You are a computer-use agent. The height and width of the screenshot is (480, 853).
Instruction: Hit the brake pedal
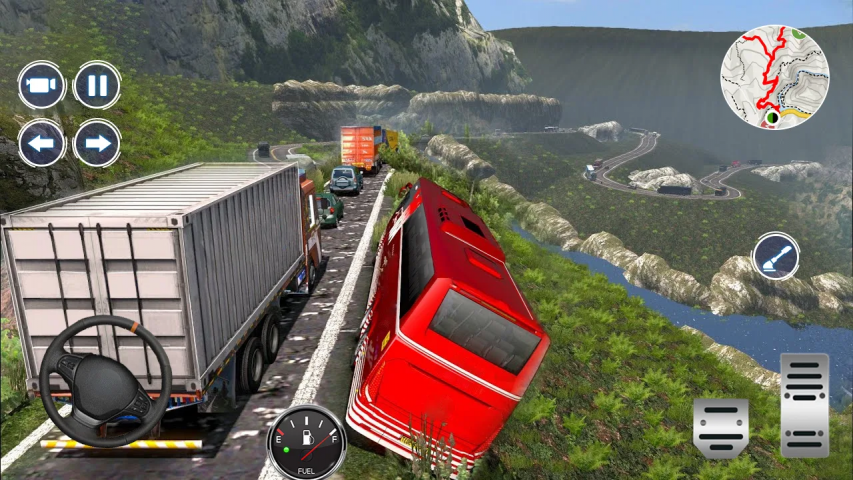[x=721, y=428]
